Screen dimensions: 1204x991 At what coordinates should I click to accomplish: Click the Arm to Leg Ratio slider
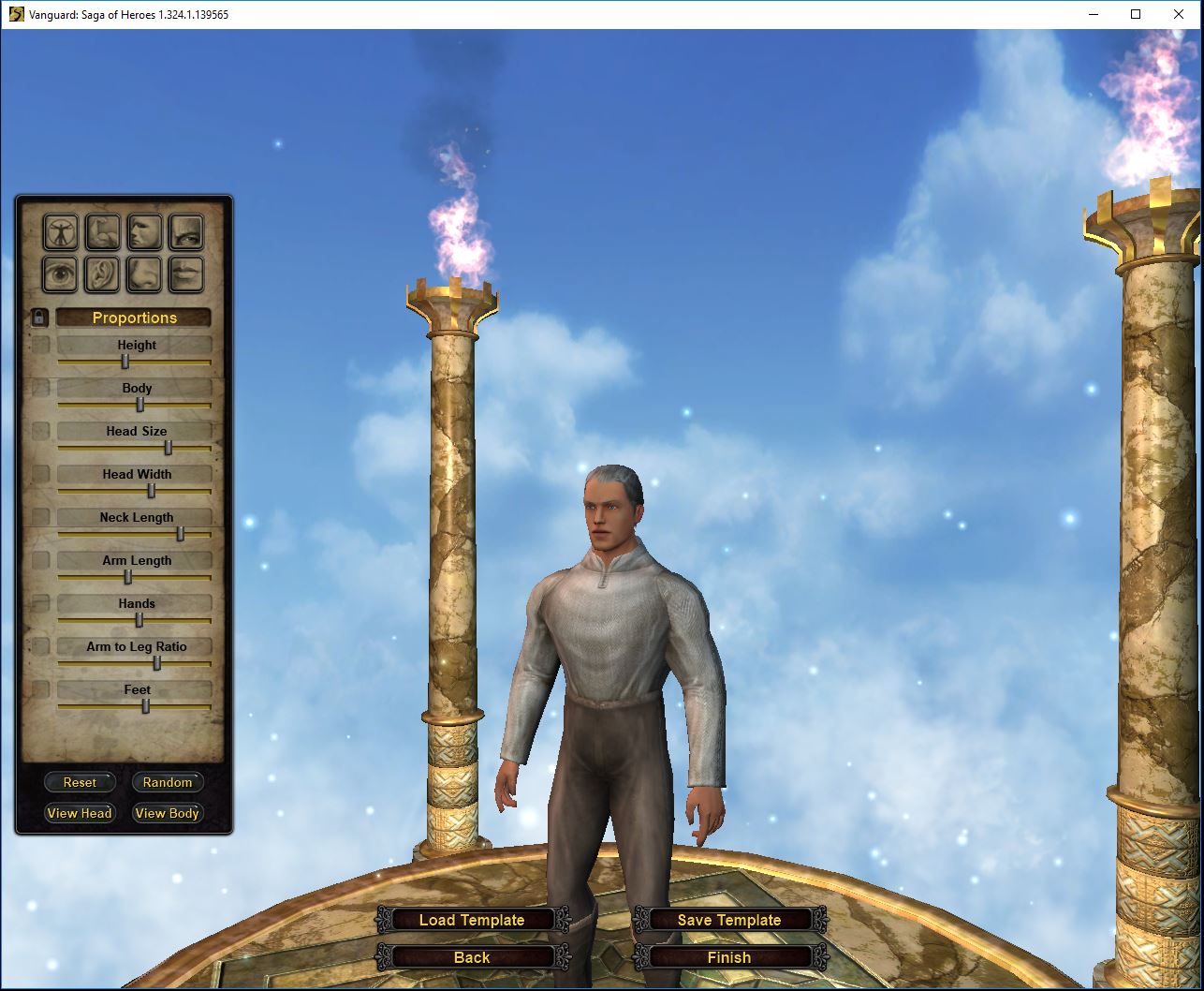click(157, 663)
